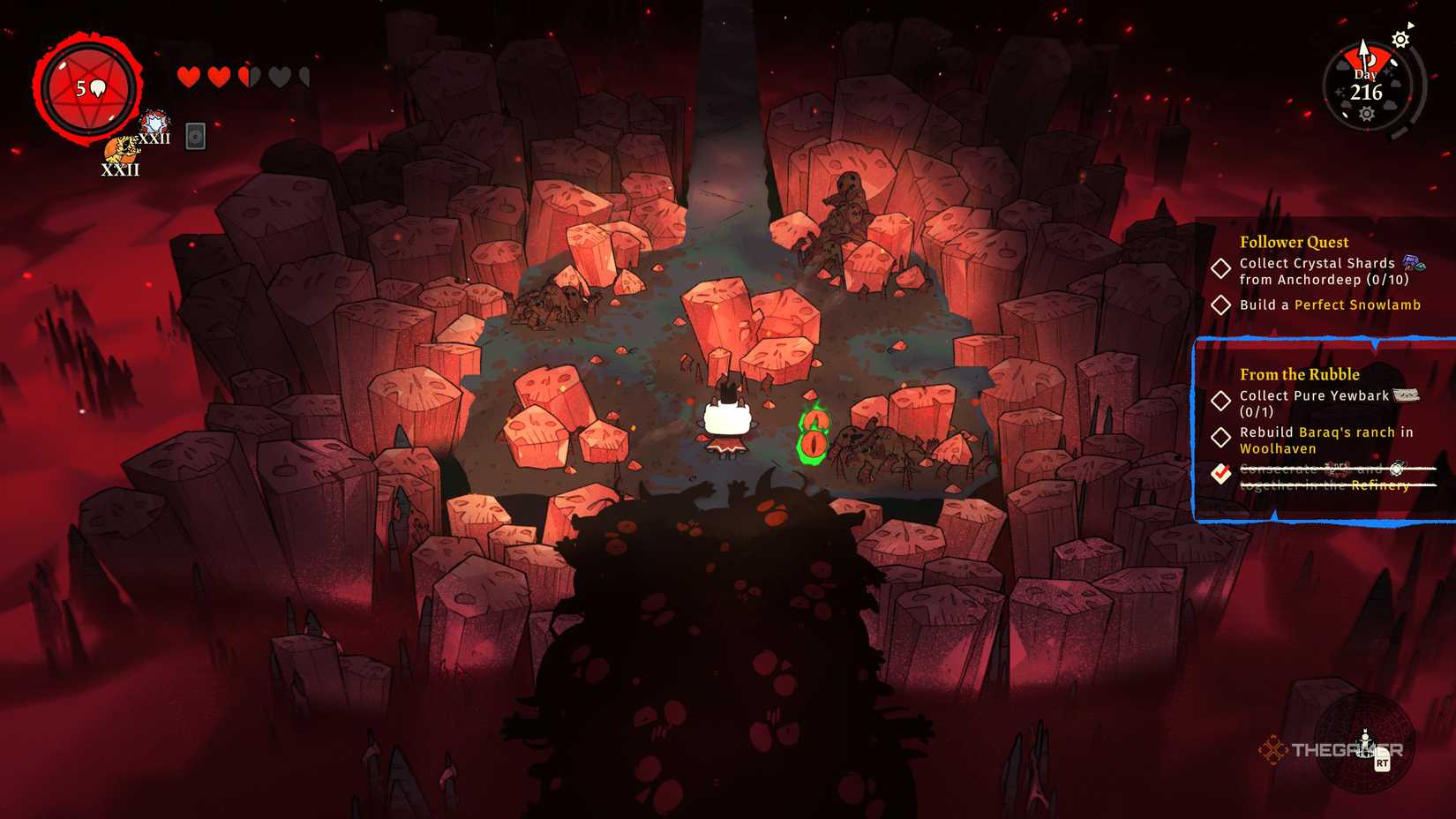The width and height of the screenshot is (1456, 819).
Task: Click the cloud weather icon on the clock
Action: 1394,84
